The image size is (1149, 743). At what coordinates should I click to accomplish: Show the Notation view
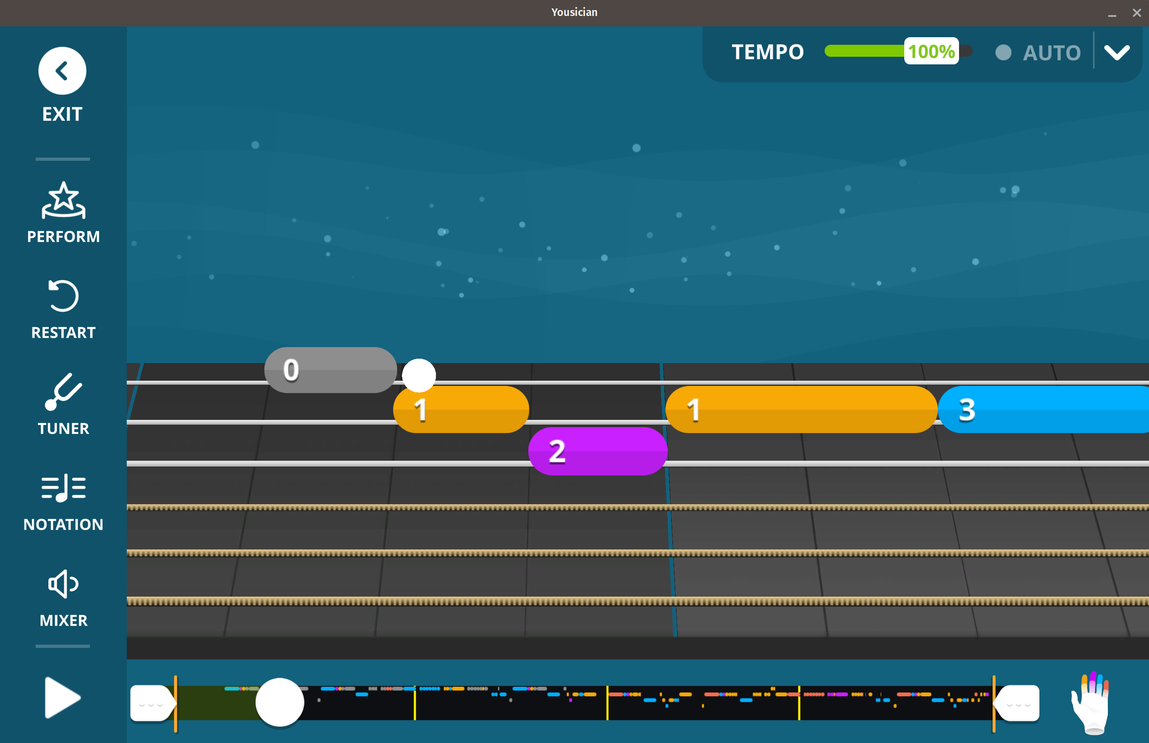[63, 500]
